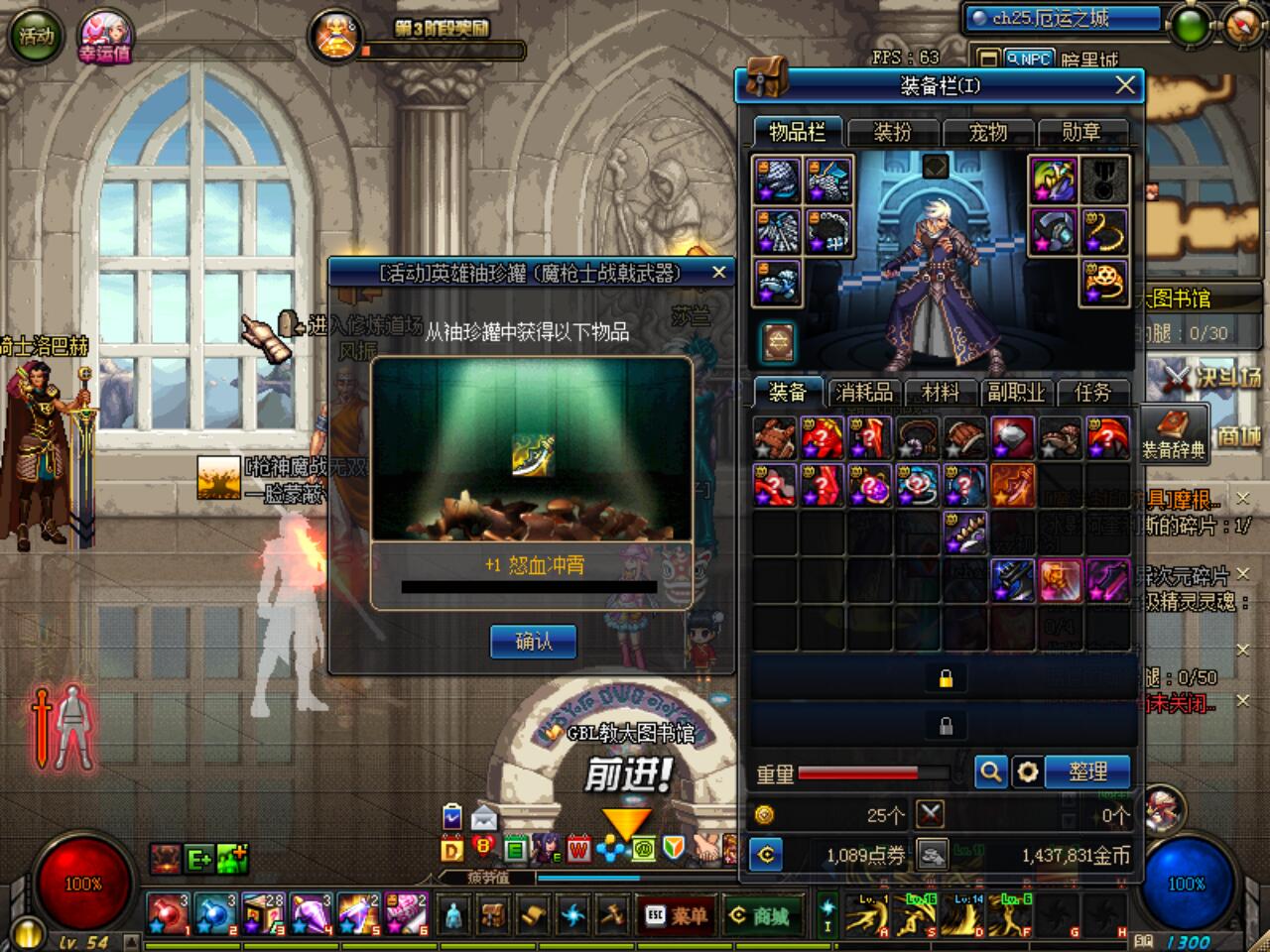
Task: Open the 副职业 inventory category
Action: coord(1015,393)
